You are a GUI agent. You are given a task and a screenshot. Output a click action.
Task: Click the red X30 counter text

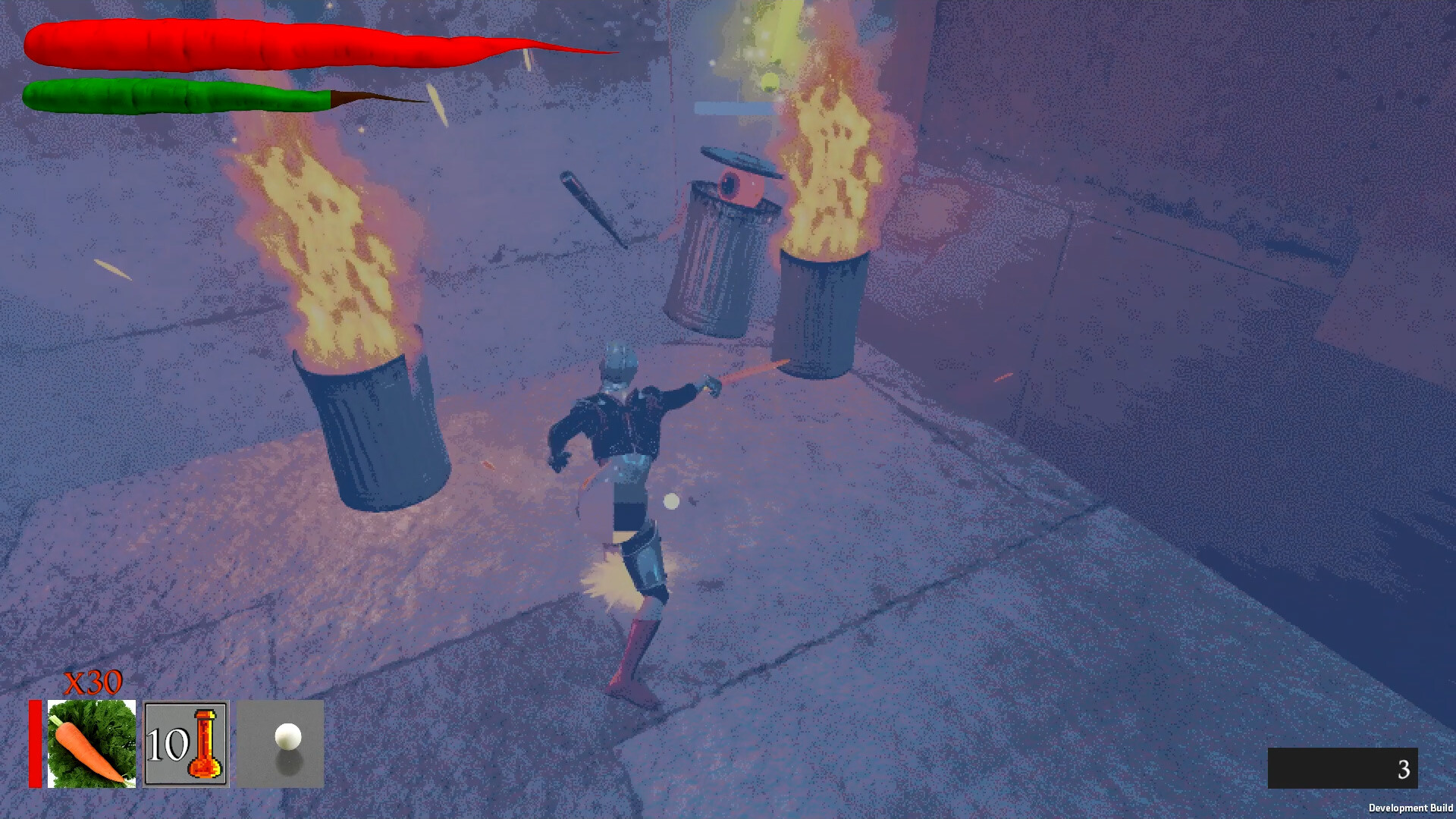pyautogui.click(x=93, y=682)
